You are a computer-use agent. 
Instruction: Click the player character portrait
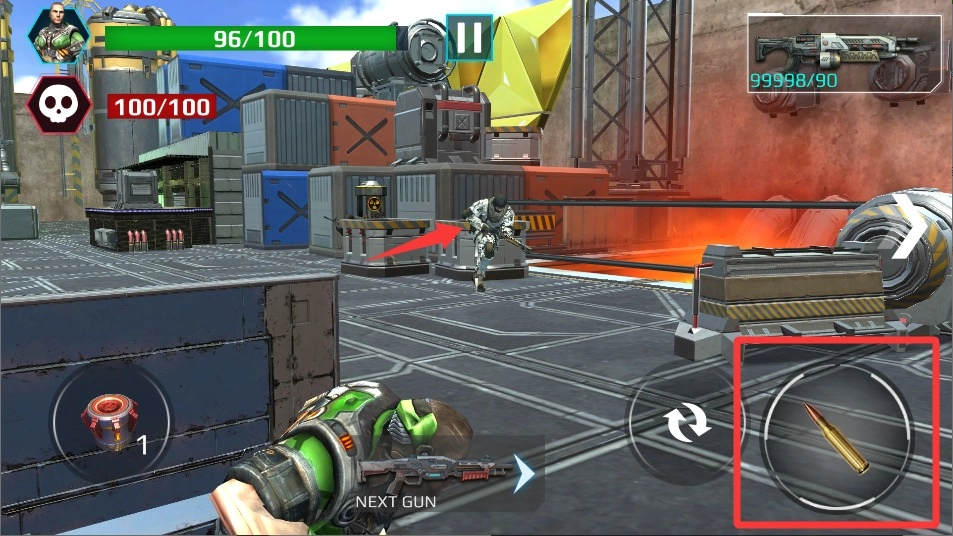pyautogui.click(x=59, y=32)
